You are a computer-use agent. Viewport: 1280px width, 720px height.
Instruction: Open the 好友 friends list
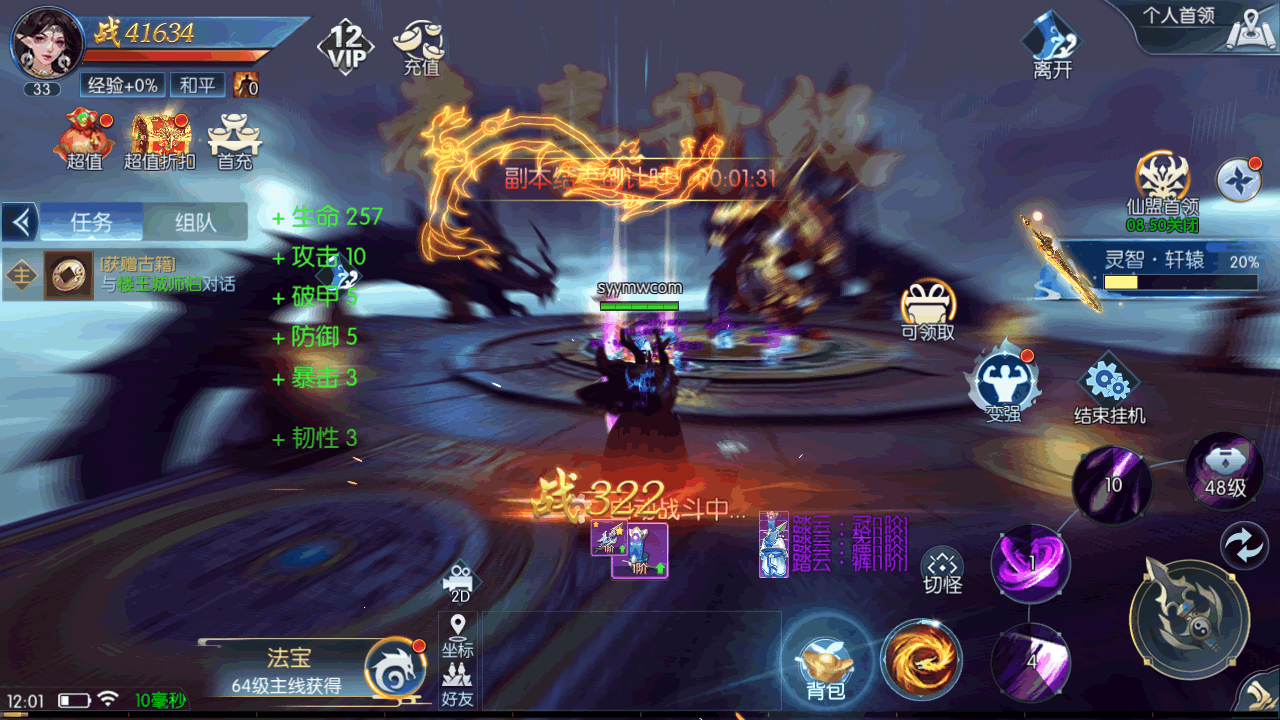458,685
